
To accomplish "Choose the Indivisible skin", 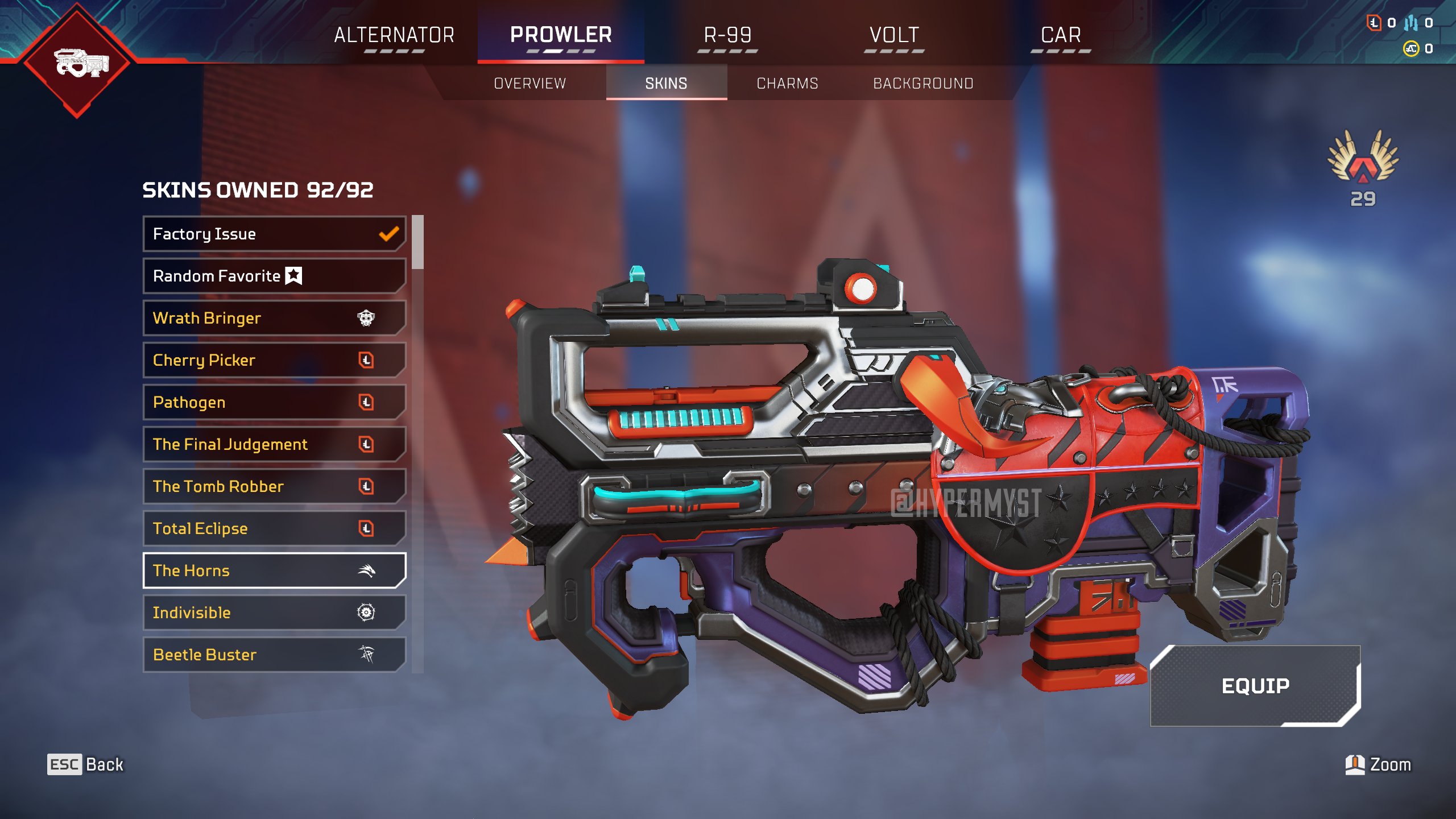I will click(274, 613).
